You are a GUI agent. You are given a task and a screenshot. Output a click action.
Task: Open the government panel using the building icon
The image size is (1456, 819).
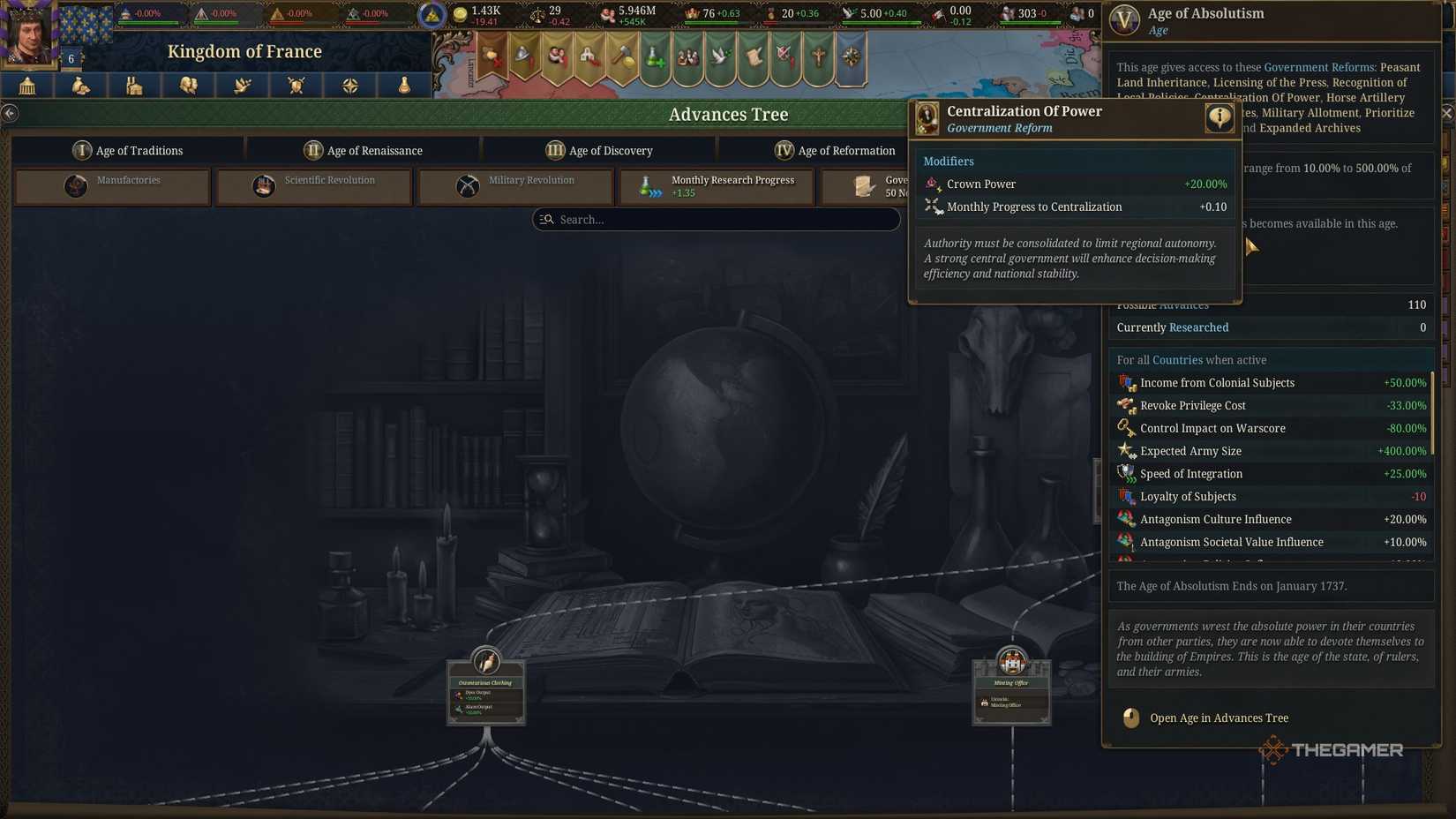click(26, 85)
